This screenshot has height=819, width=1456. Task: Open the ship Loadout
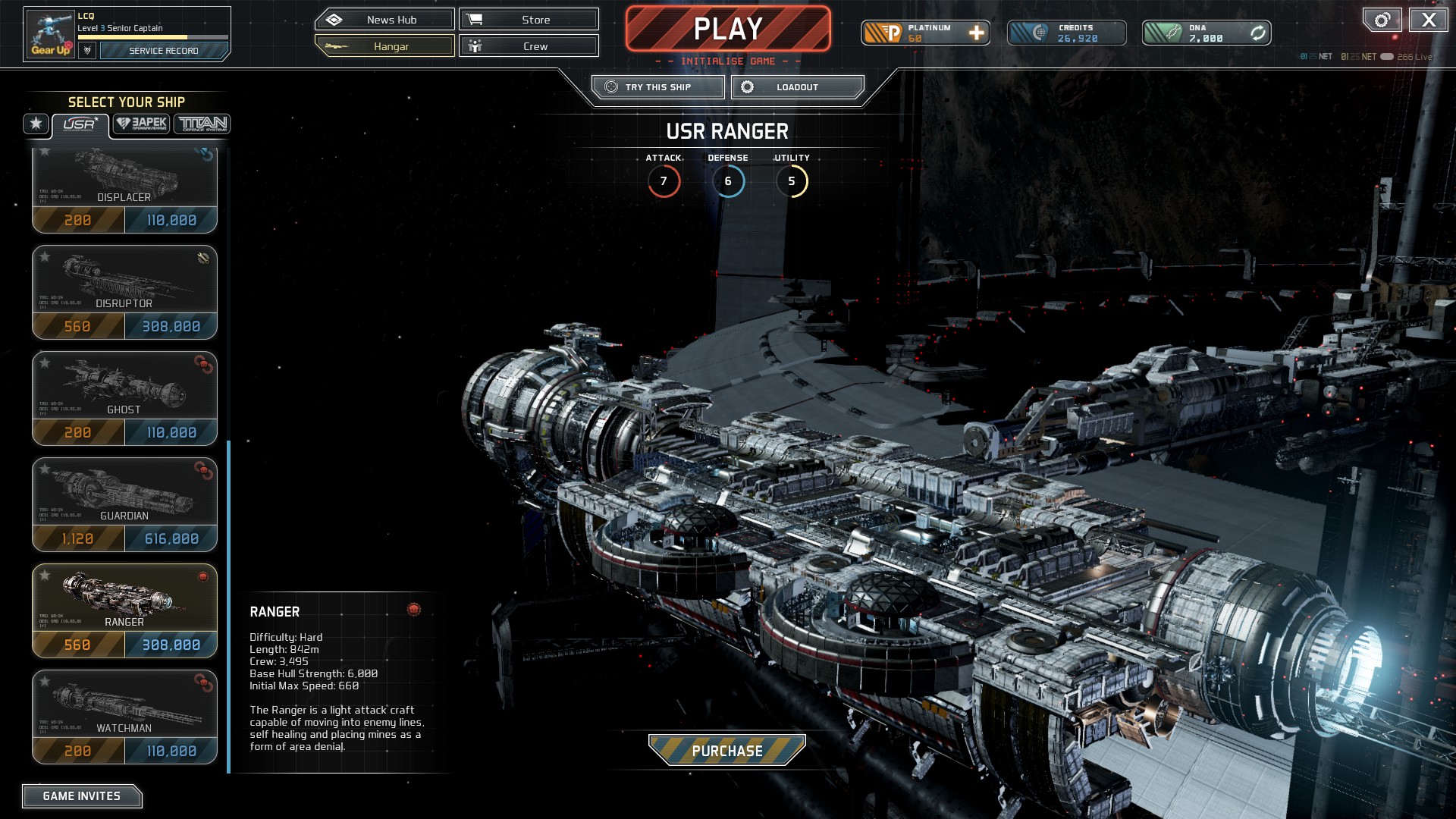[797, 87]
